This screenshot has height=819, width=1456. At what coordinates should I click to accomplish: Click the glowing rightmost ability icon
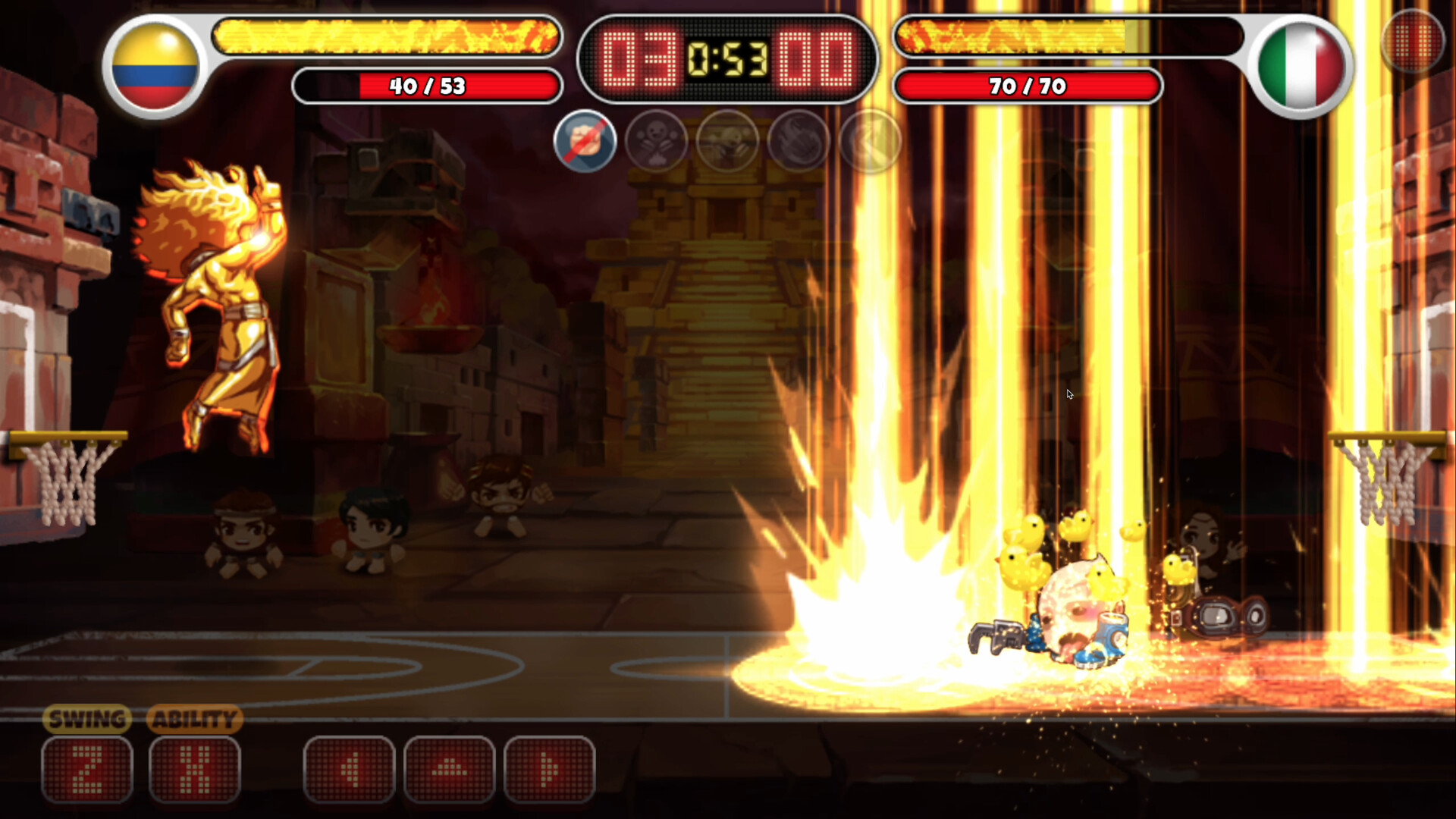coord(868,141)
